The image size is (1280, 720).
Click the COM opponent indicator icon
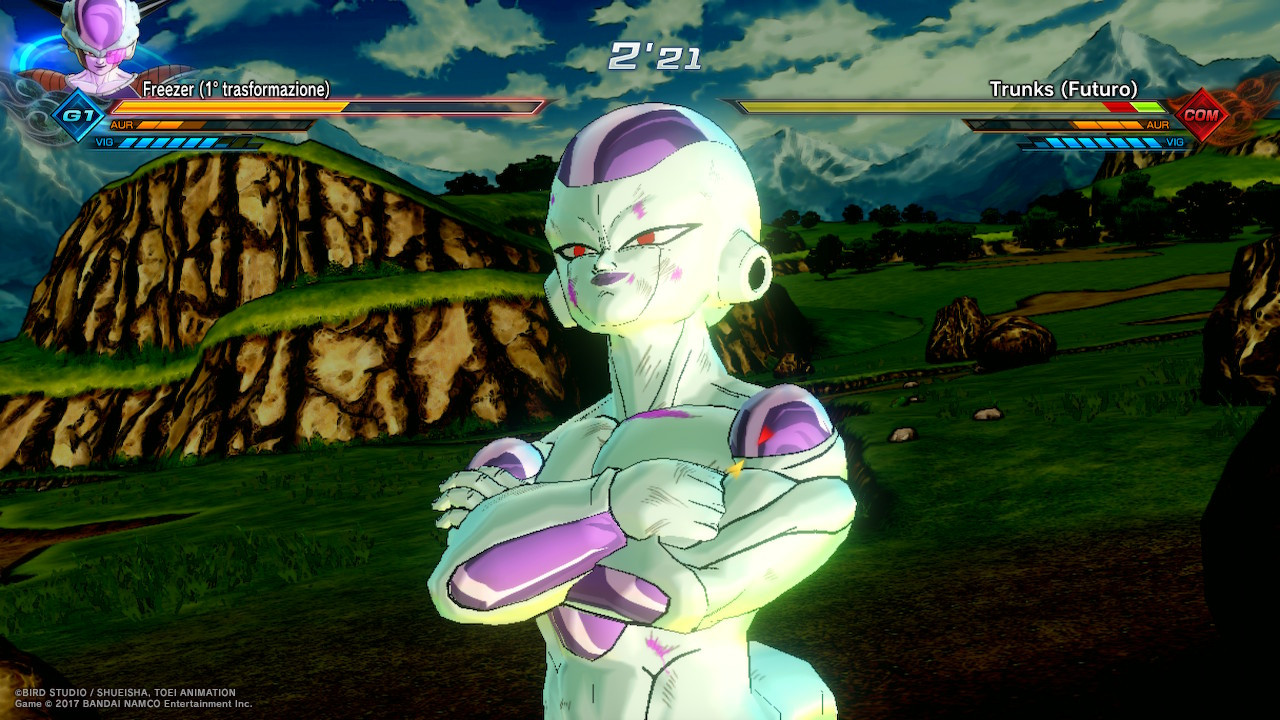pyautogui.click(x=1201, y=115)
